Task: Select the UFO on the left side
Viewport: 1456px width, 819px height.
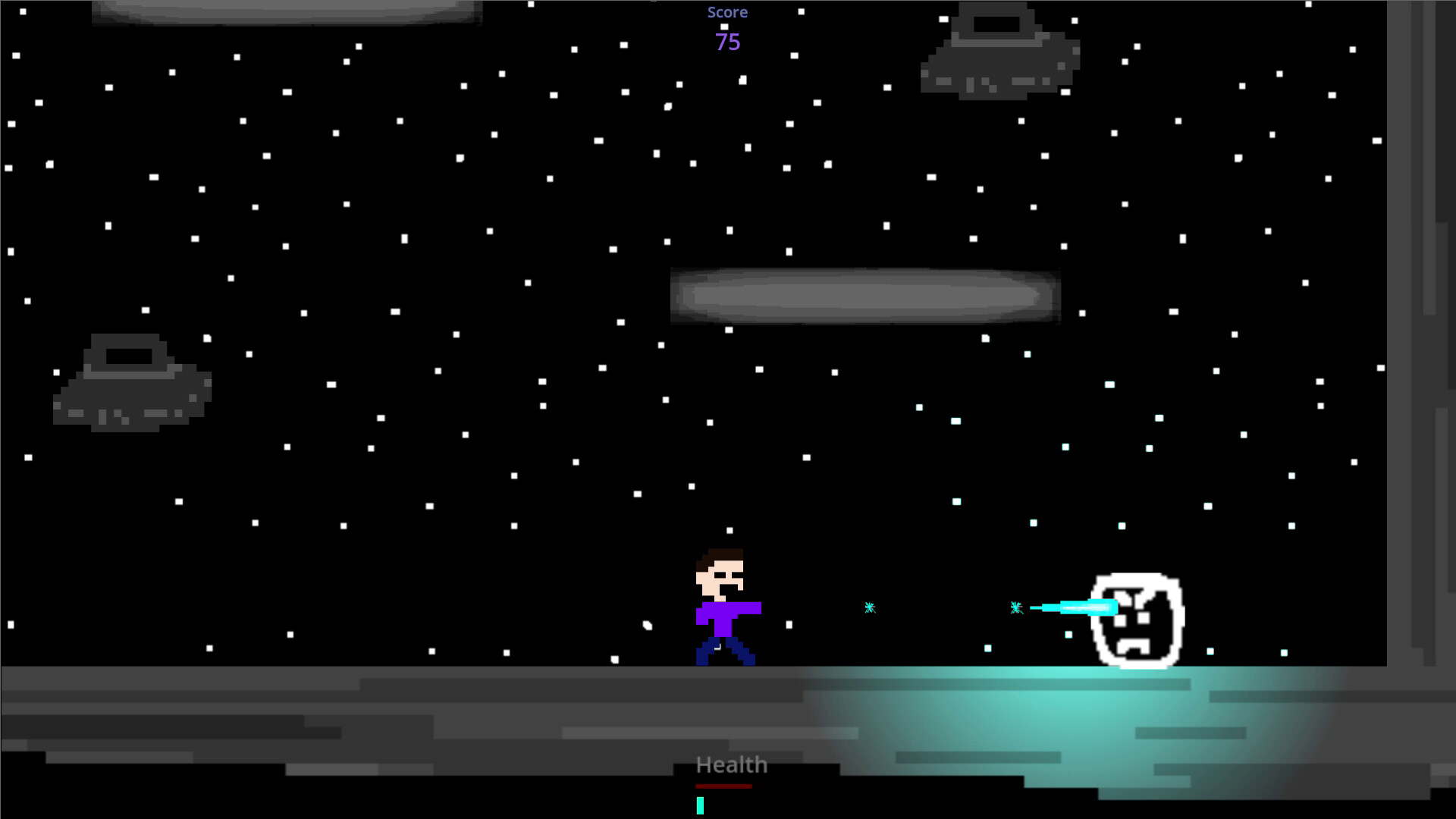Action: [133, 383]
